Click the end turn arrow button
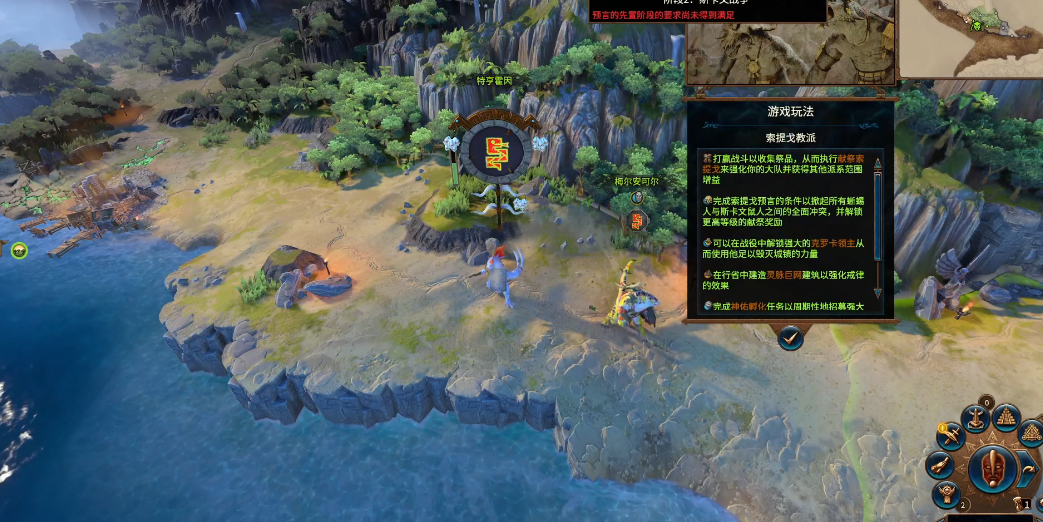Viewport: 1043px width, 522px height. 1026,468
